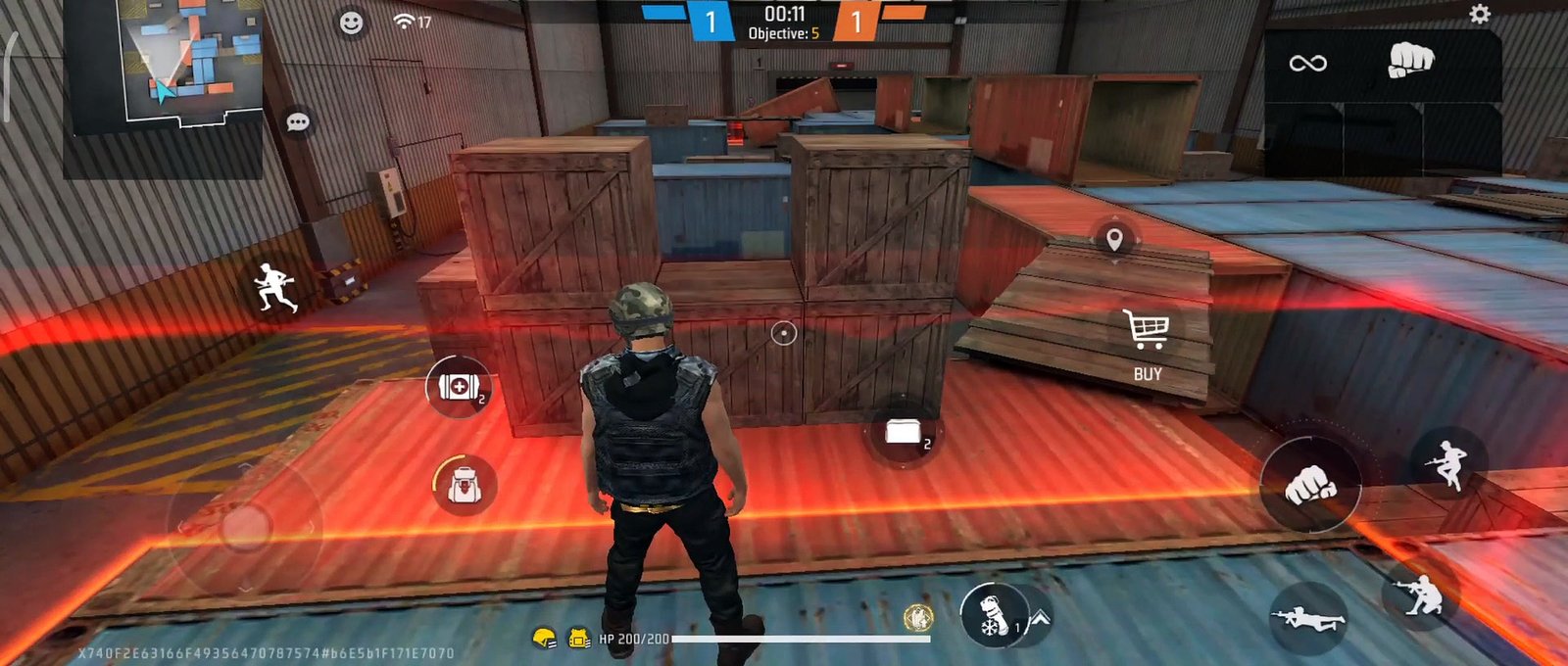Tap the movement joystick knob
The width and height of the screenshot is (1568, 666).
click(x=245, y=527)
